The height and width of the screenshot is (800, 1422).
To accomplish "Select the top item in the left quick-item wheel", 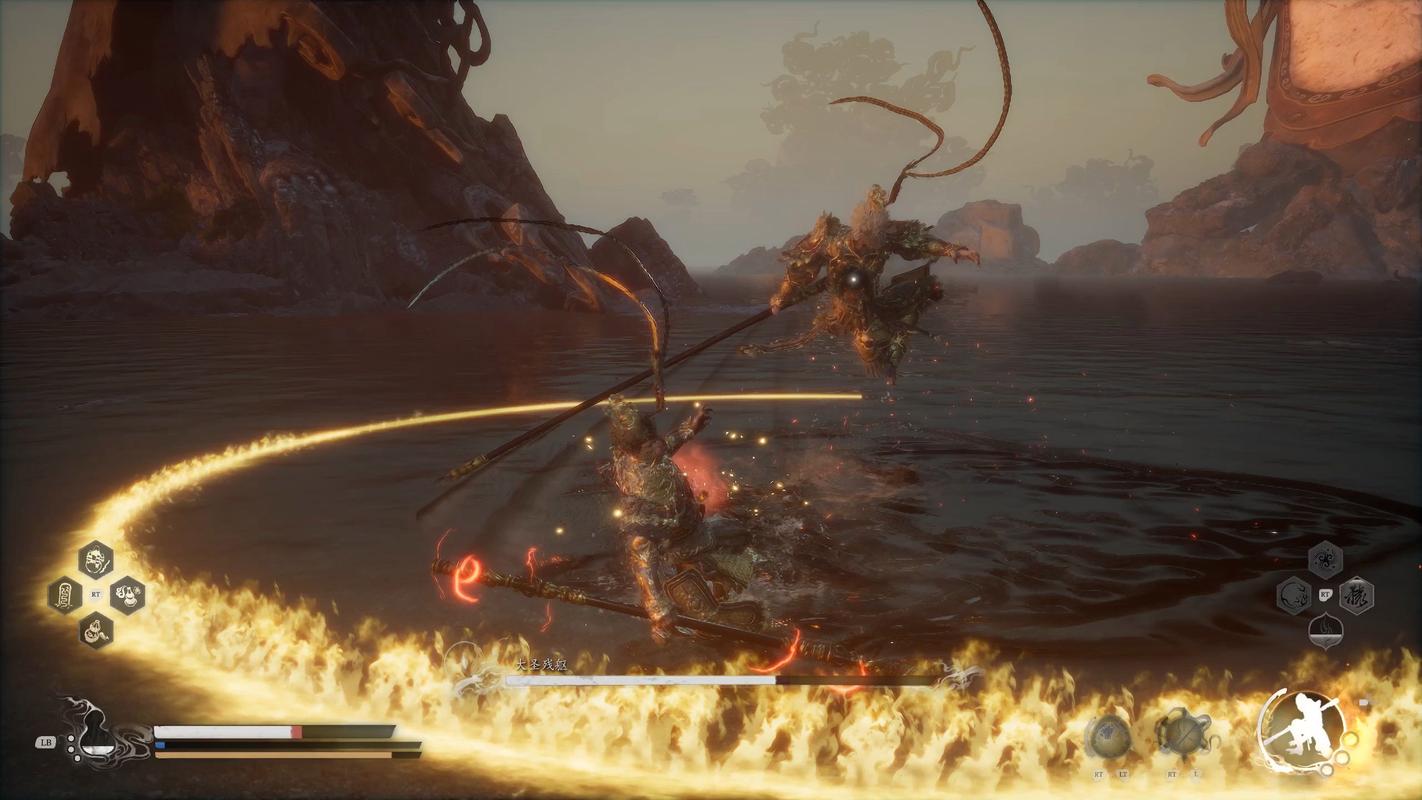I will pos(96,559).
